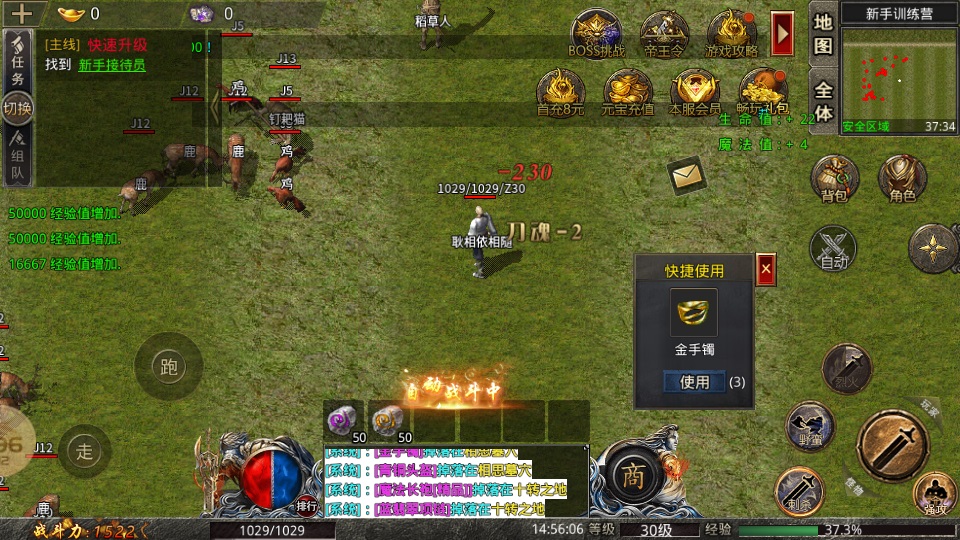Open 元宝充值 recharge shop
Viewport: 960px width, 540px height.
pyautogui.click(x=628, y=91)
